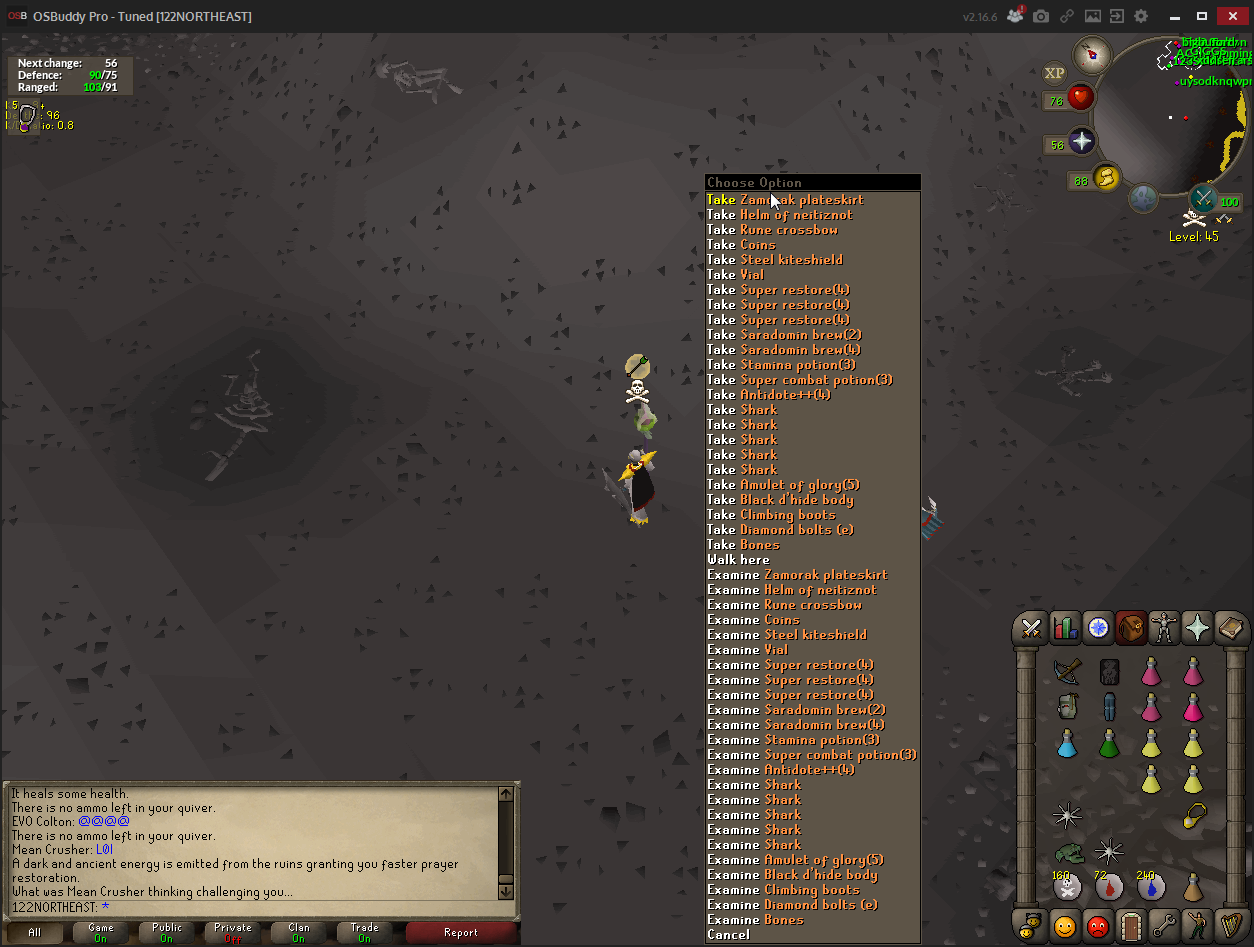The image size is (1254, 947).
Task: Open the OSBuddy settings gear
Action: point(1141,16)
